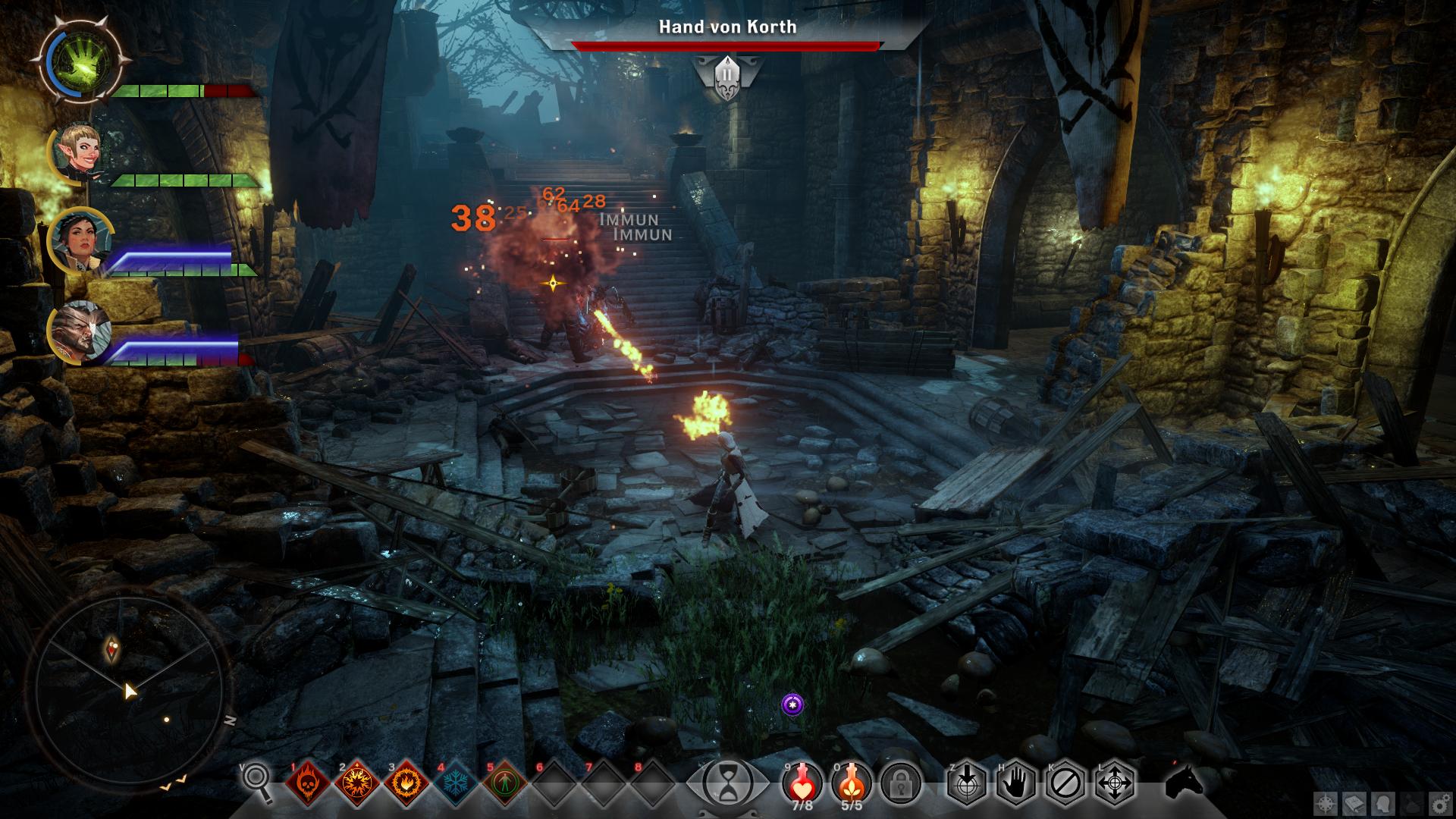Screen dimensions: 1456x819
Task: Drink a red health potion
Action: click(x=802, y=781)
